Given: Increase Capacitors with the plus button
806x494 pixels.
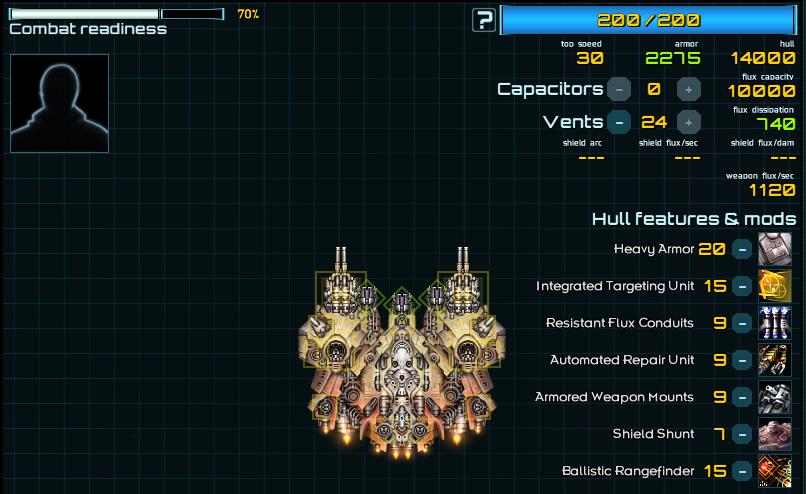Looking at the screenshot, I should pos(688,89).
